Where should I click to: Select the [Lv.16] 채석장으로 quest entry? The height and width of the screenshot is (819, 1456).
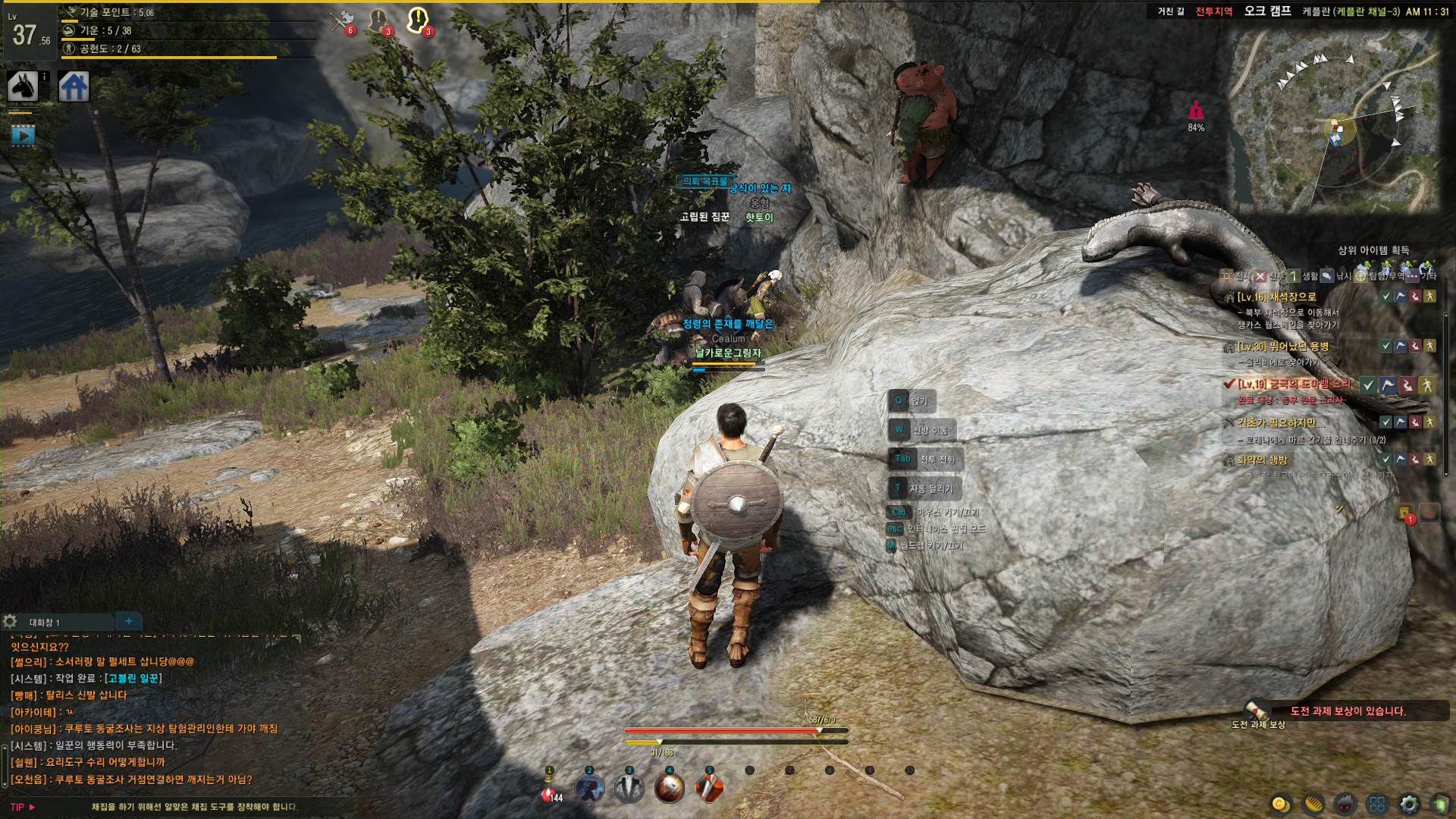(1276, 297)
